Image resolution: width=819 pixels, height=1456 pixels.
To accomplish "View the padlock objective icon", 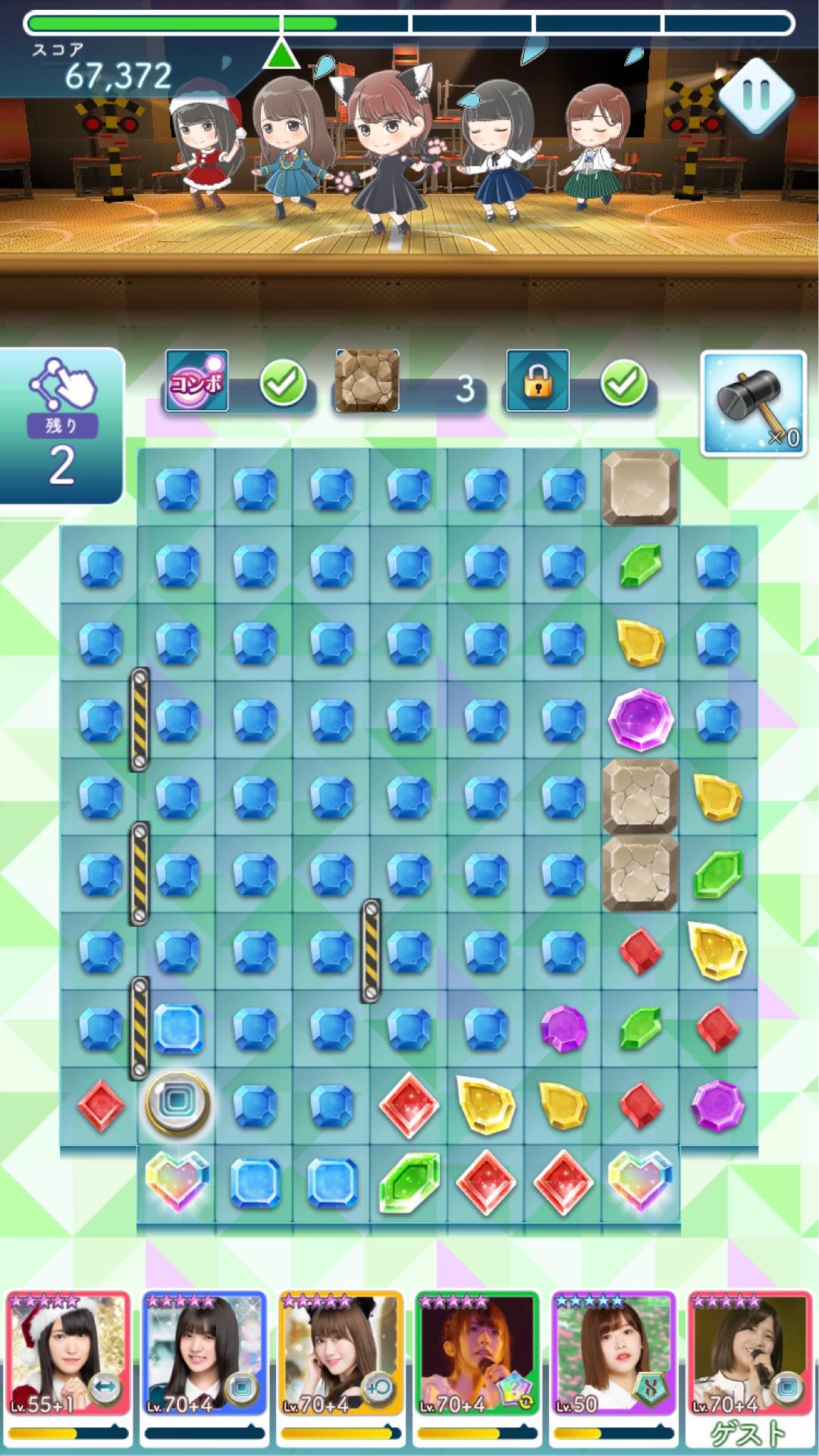I will (x=538, y=381).
